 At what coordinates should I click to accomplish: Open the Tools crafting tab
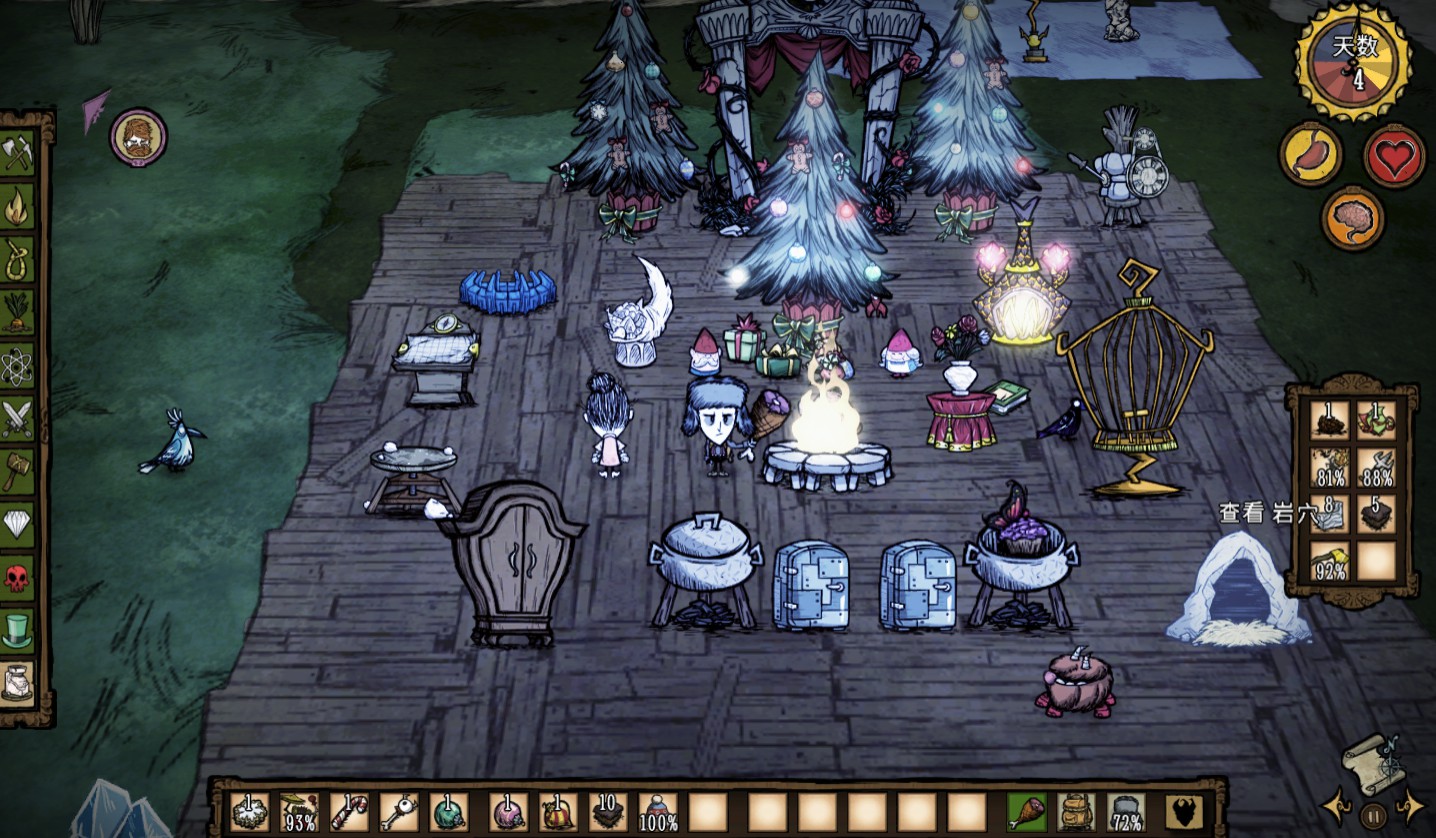18,153
